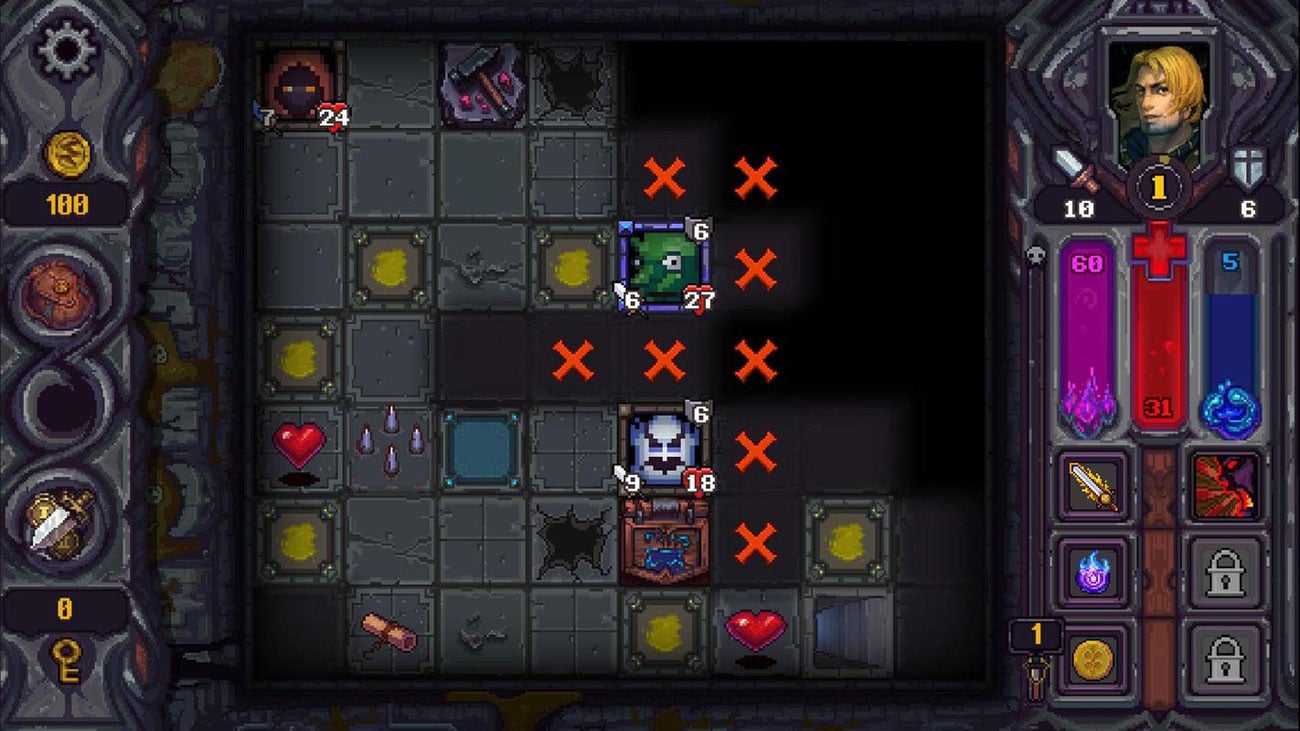Image resolution: width=1300 pixels, height=731 pixels.
Task: Activate the golden sword skill
Action: point(1095,487)
